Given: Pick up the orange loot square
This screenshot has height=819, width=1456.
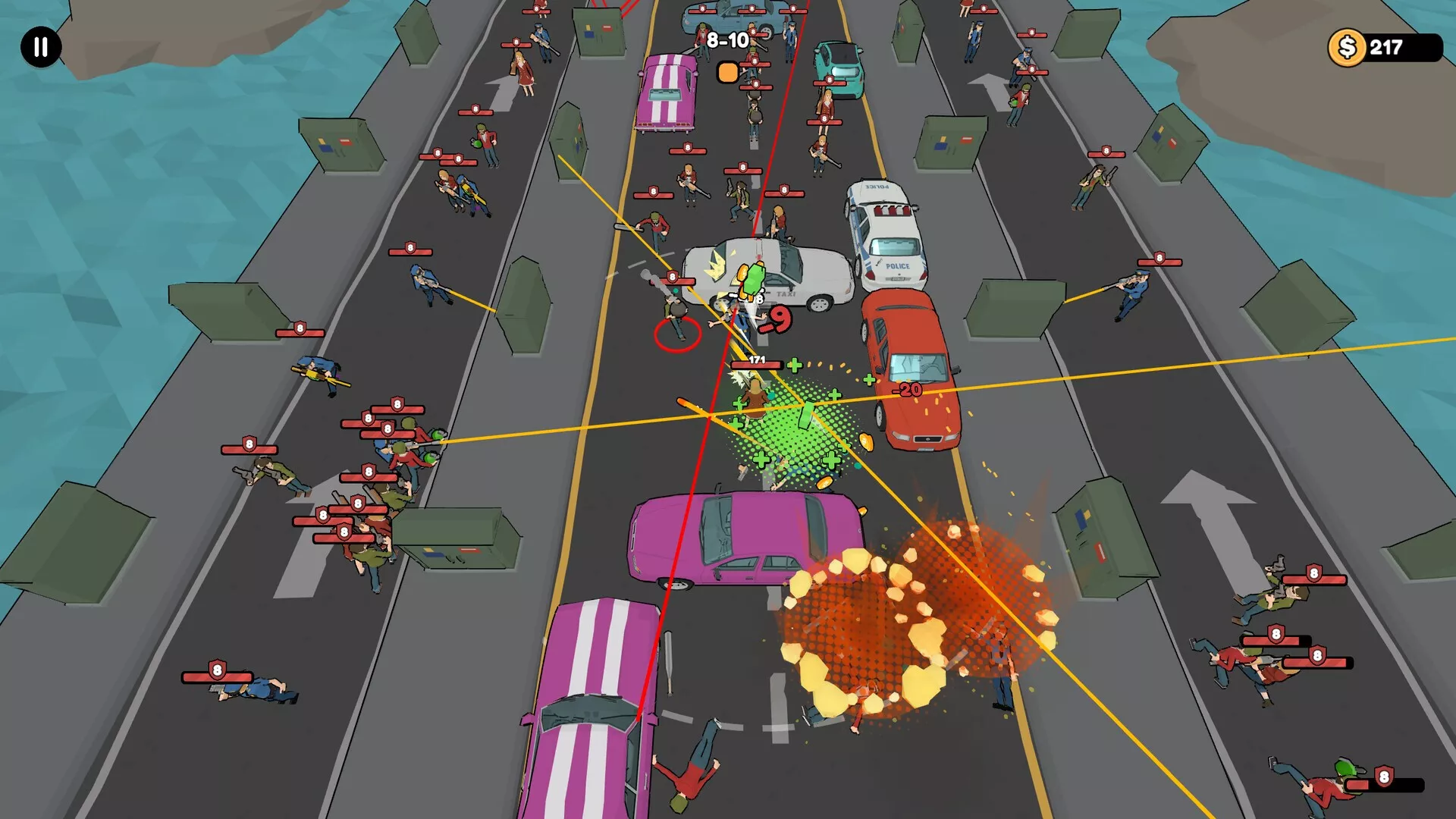Looking at the screenshot, I should (x=727, y=74).
